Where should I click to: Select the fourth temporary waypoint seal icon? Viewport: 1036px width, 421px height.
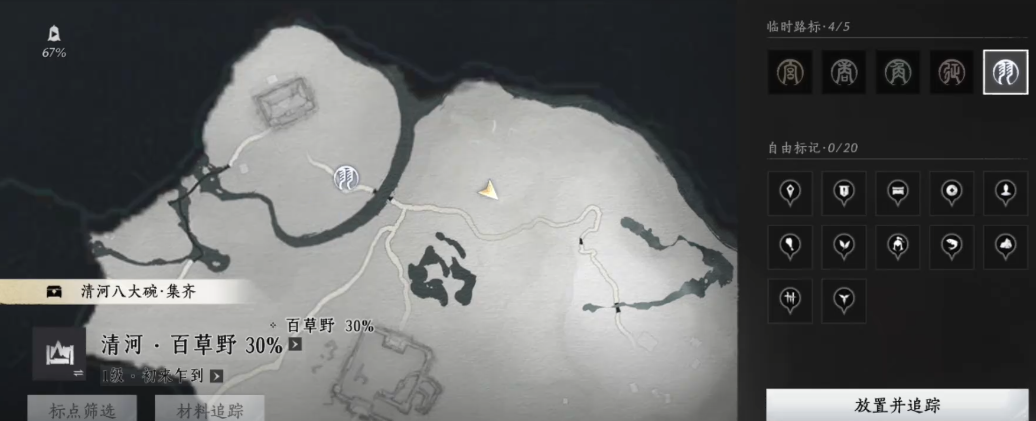click(x=951, y=72)
